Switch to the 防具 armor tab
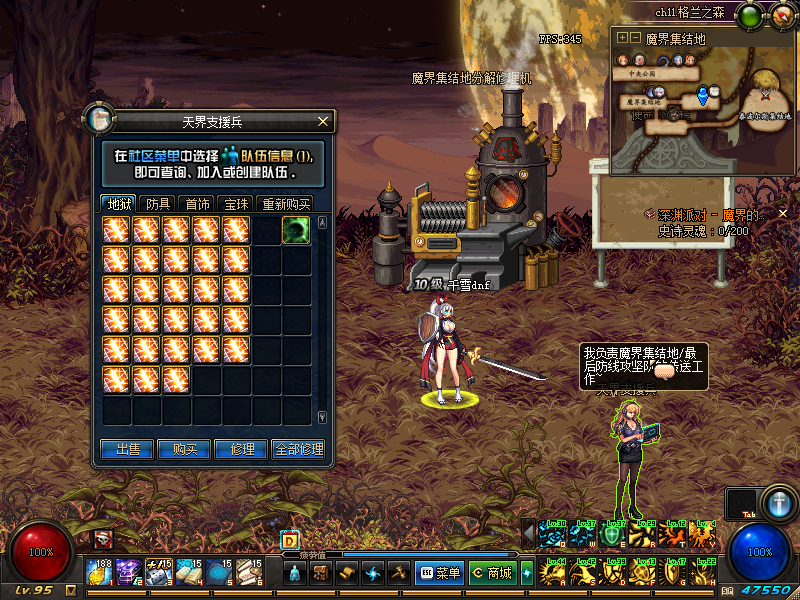The image size is (800, 600). point(158,203)
